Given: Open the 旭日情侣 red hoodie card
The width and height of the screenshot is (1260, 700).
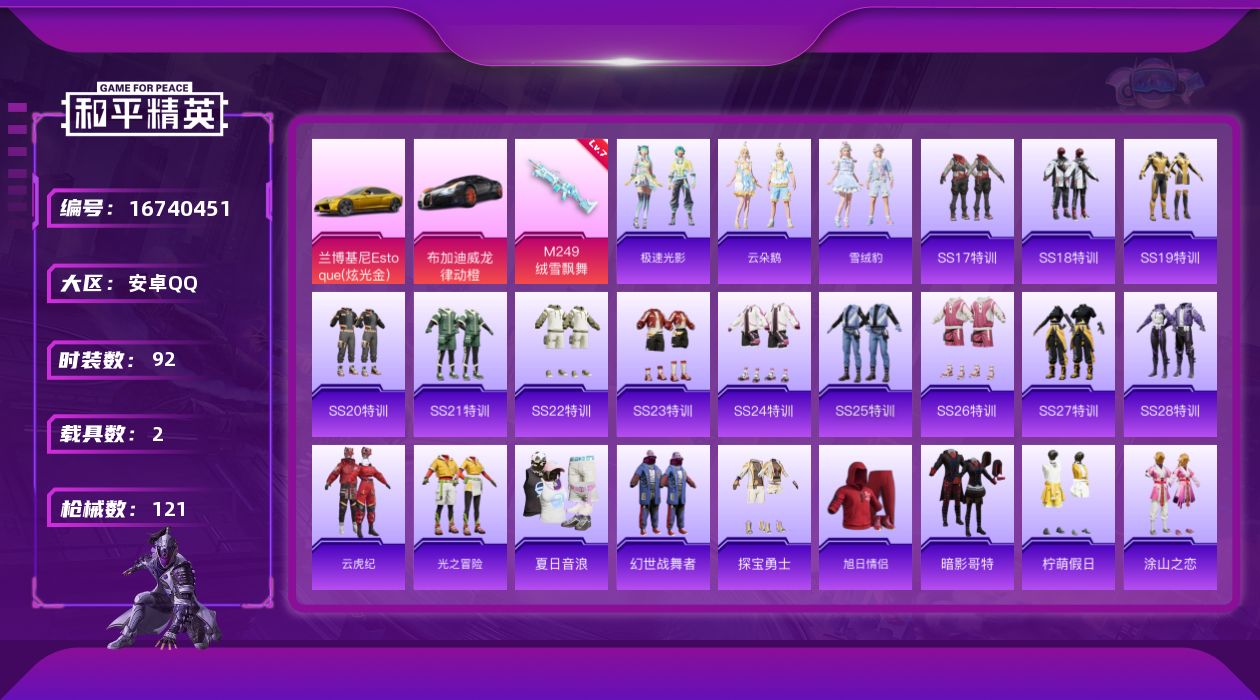Looking at the screenshot, I should click(x=865, y=517).
